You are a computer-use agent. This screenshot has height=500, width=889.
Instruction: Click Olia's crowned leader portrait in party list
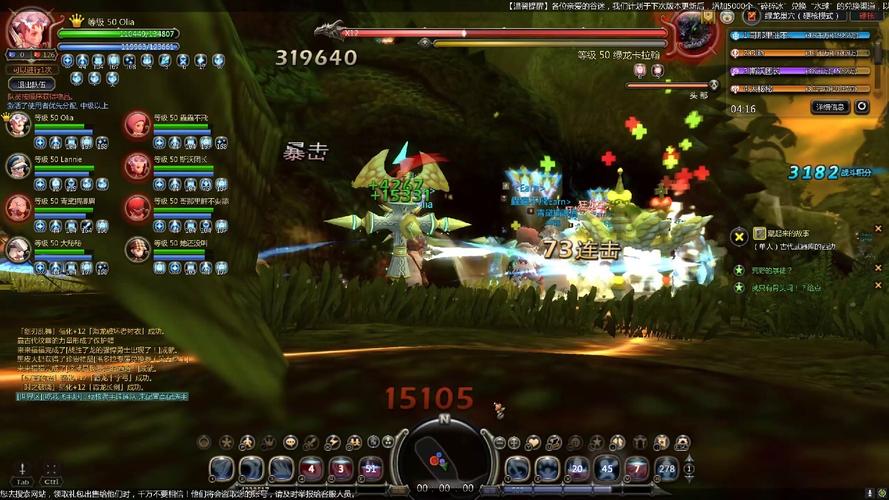coord(18,125)
